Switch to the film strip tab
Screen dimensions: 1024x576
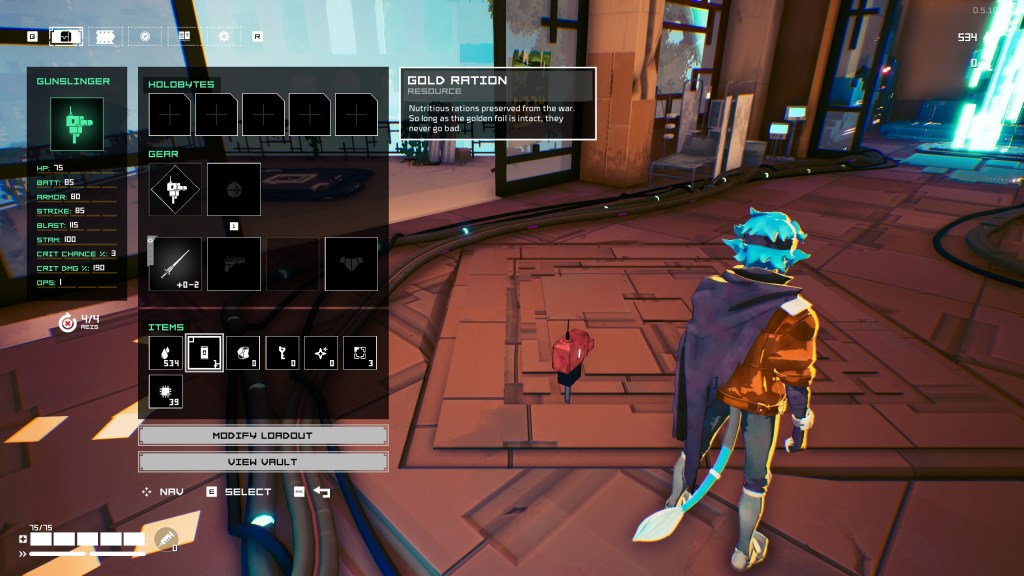pyautogui.click(x=105, y=36)
